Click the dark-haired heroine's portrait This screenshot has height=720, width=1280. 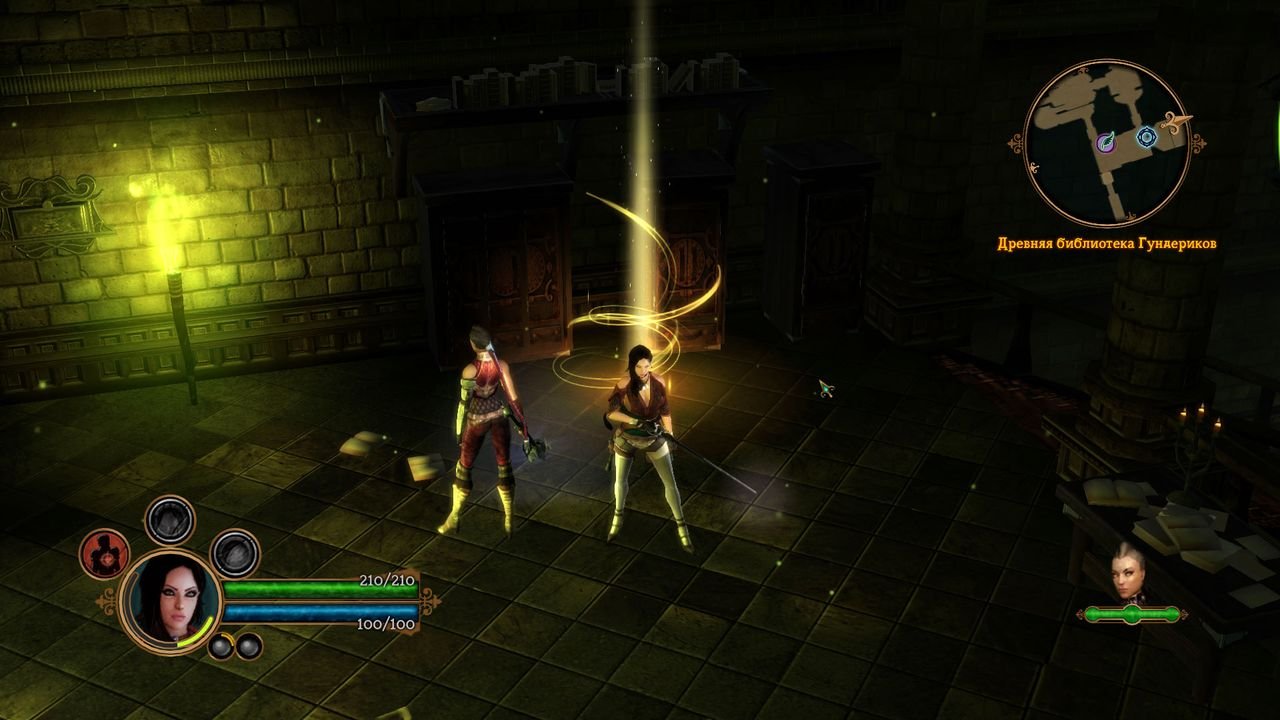[169, 599]
